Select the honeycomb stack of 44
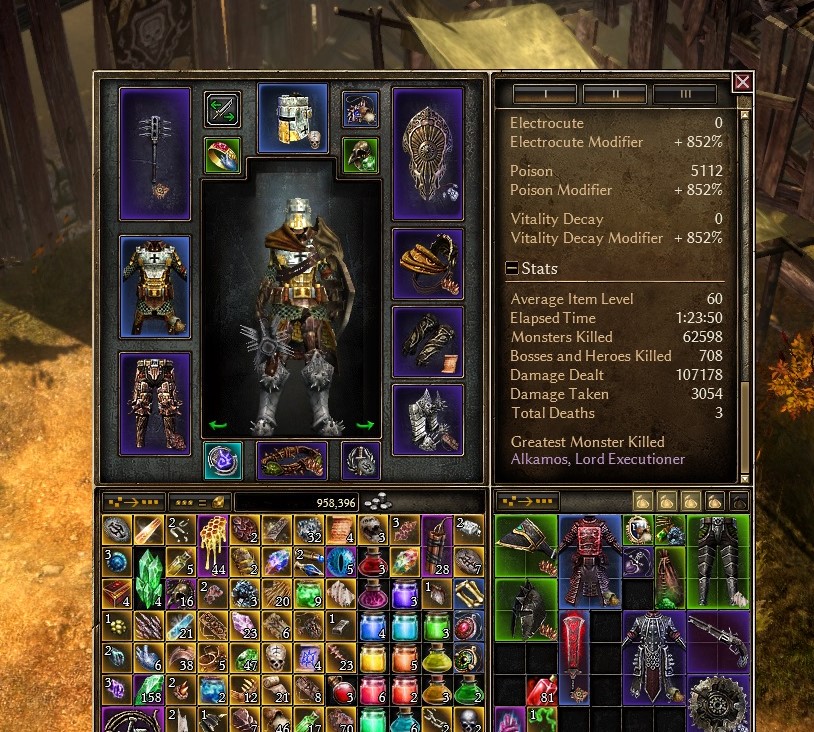 pyautogui.click(x=213, y=544)
